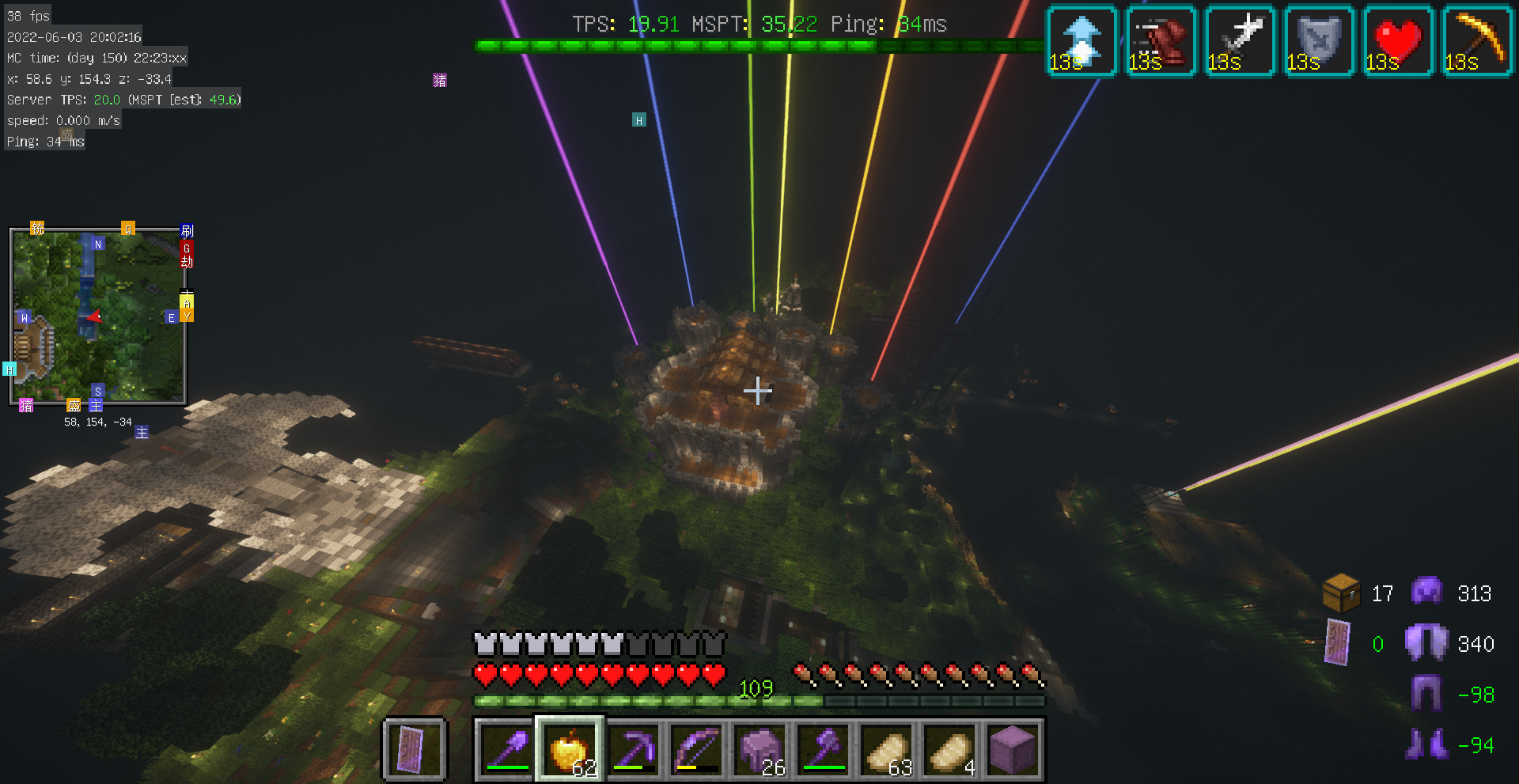Click the Resistance effect shield icon
Screen dimensions: 1519x784
[1319, 41]
